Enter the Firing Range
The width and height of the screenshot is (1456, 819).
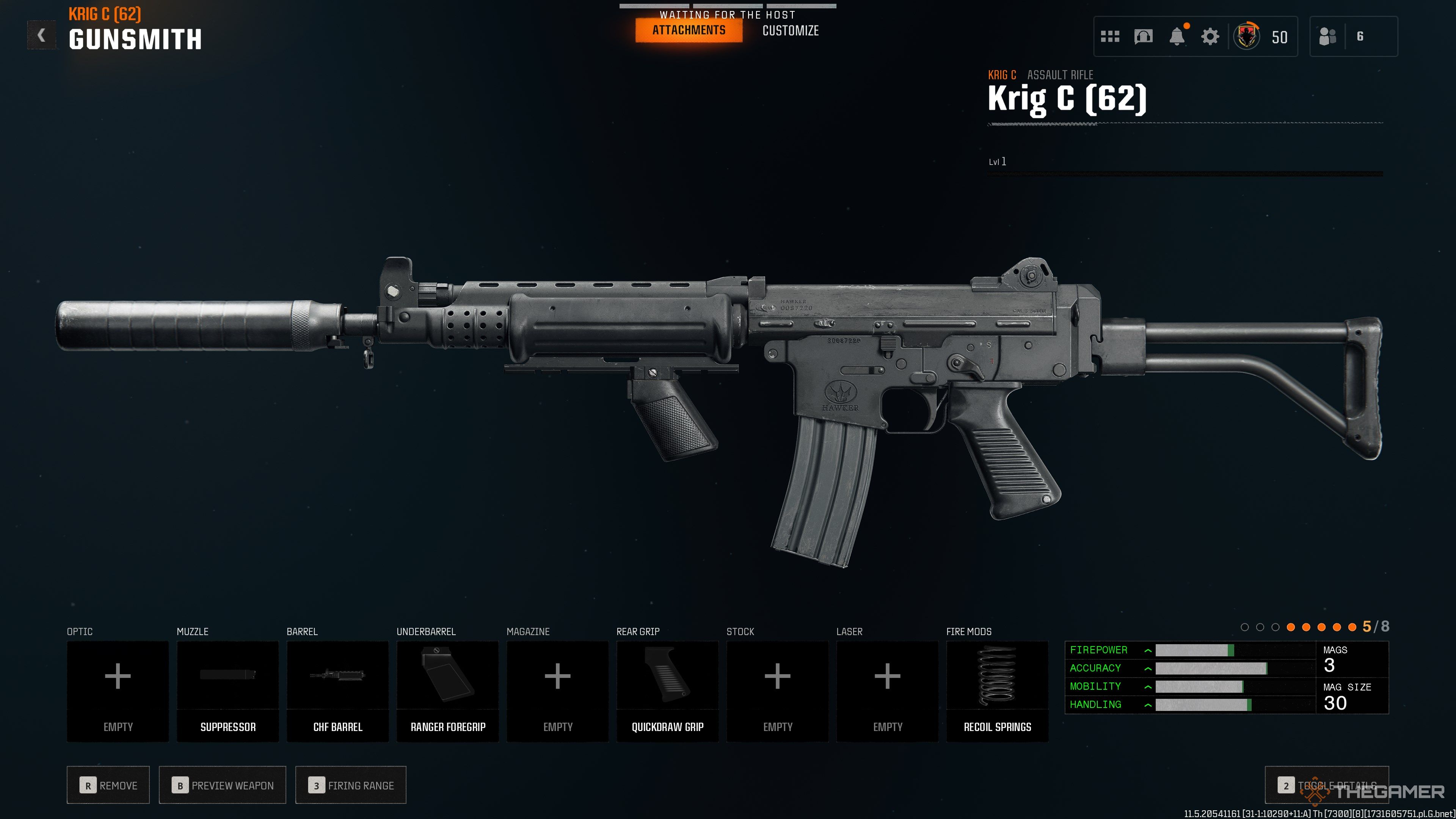350,785
